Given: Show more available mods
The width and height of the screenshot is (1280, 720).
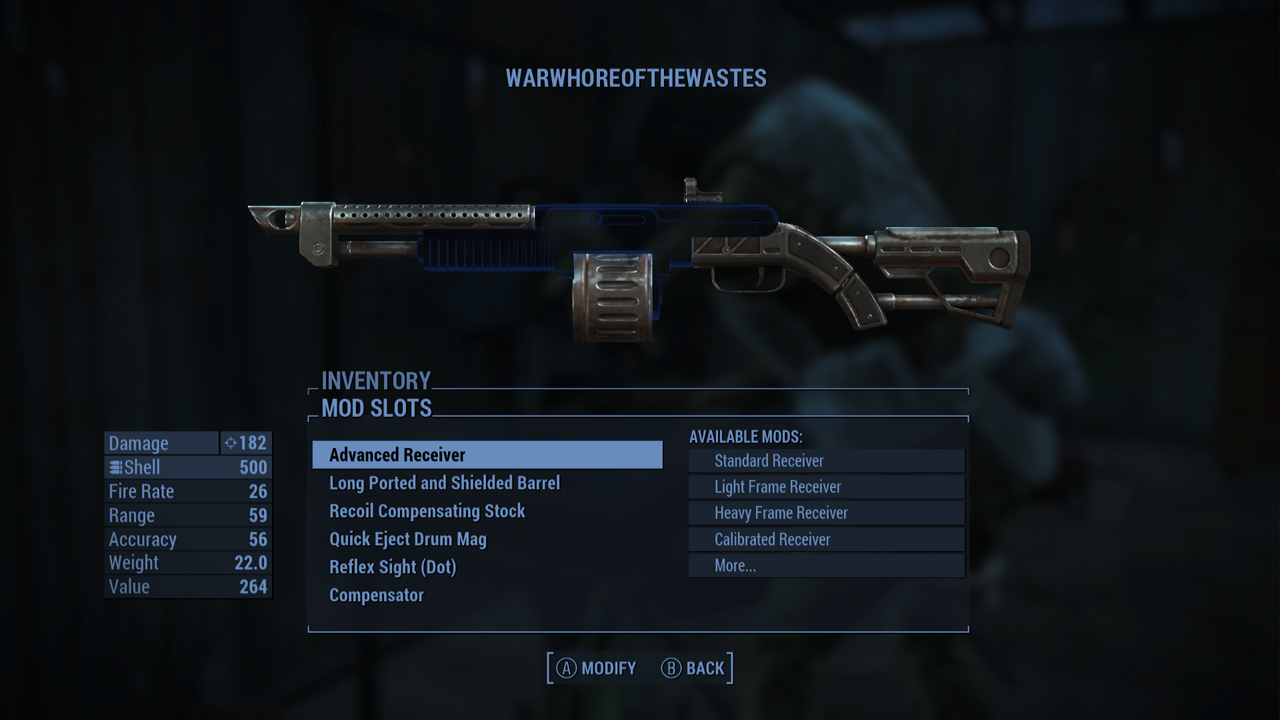Looking at the screenshot, I should (826, 565).
